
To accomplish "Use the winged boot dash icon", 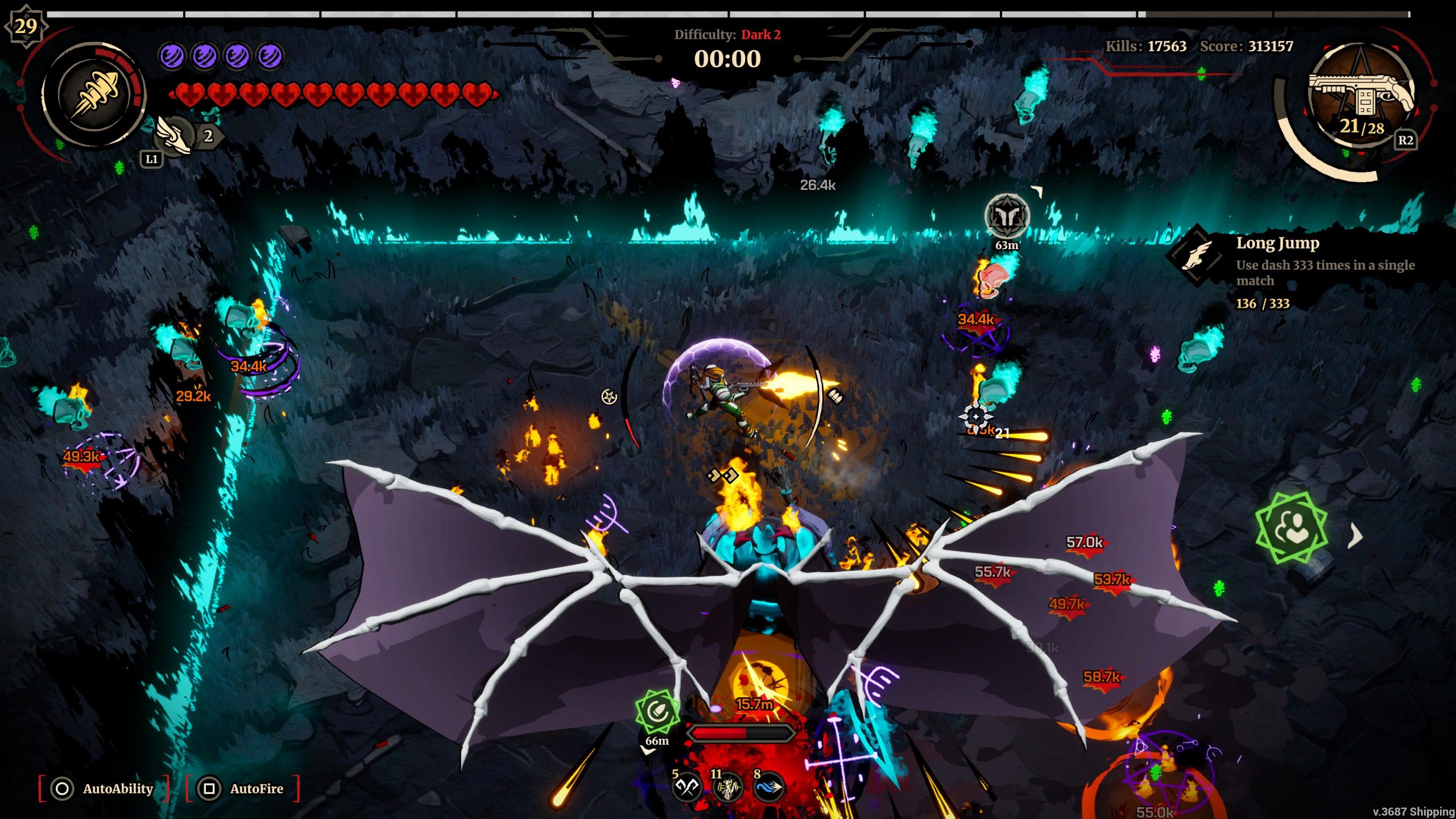I will click(x=174, y=135).
